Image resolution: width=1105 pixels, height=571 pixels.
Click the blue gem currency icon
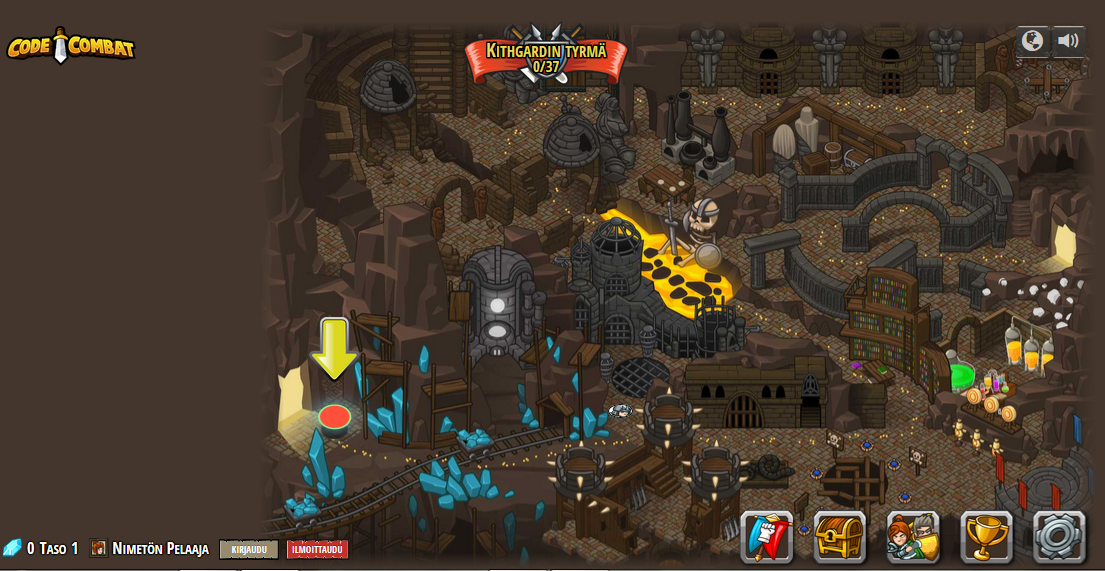(x=12, y=548)
